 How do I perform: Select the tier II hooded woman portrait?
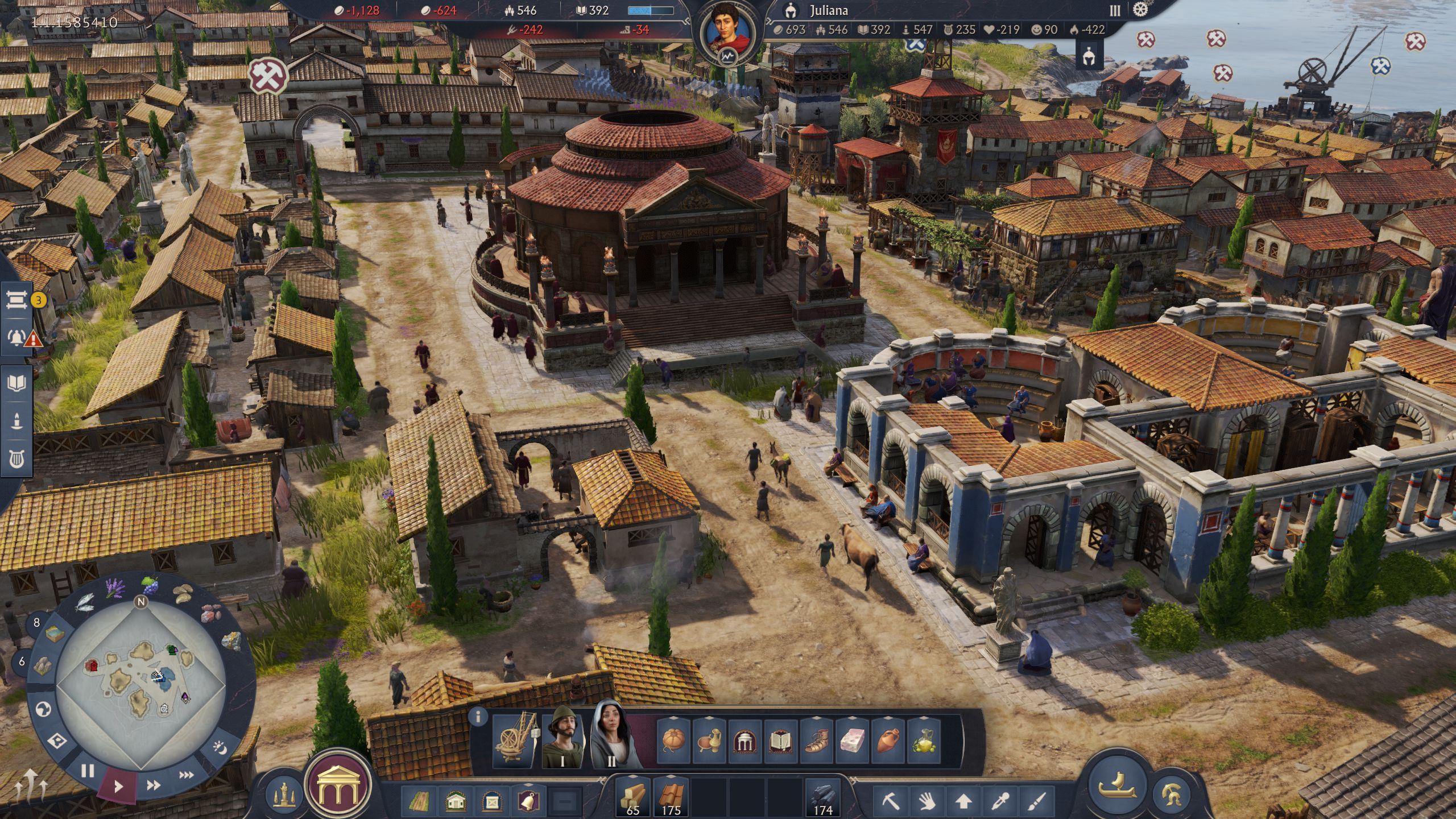pos(611,737)
